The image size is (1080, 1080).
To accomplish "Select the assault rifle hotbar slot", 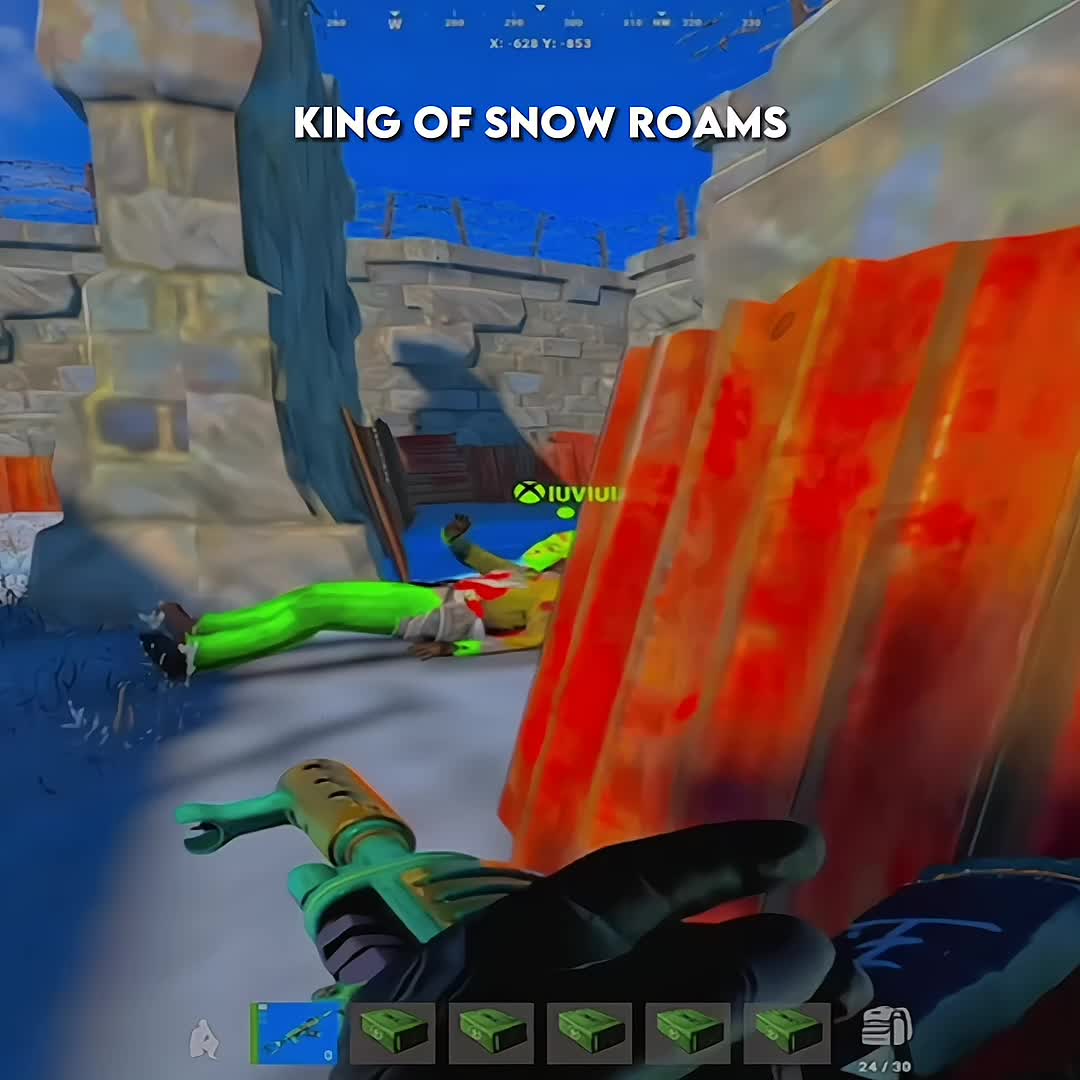I will (x=296, y=1033).
